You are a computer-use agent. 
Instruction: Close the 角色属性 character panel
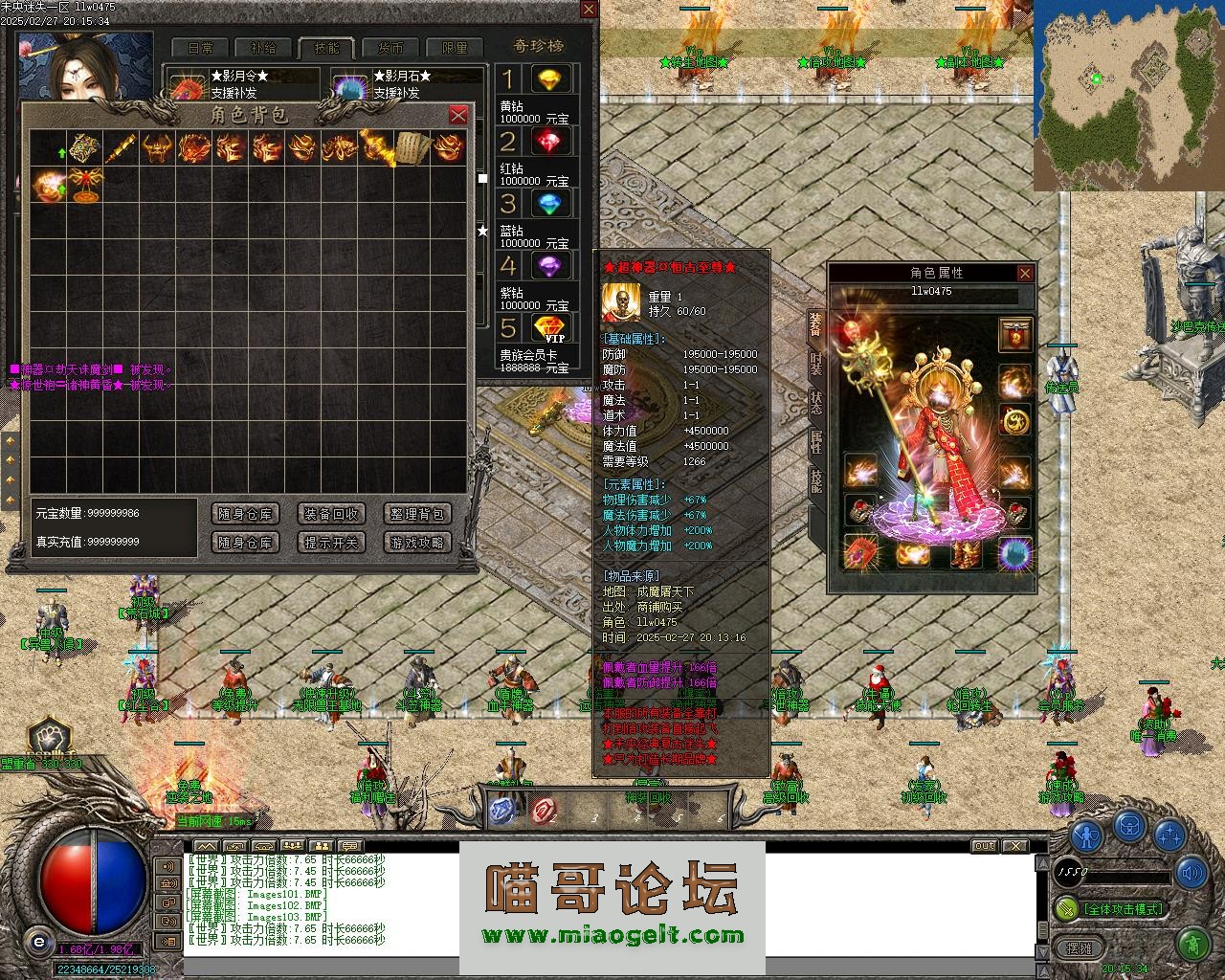[1025, 274]
